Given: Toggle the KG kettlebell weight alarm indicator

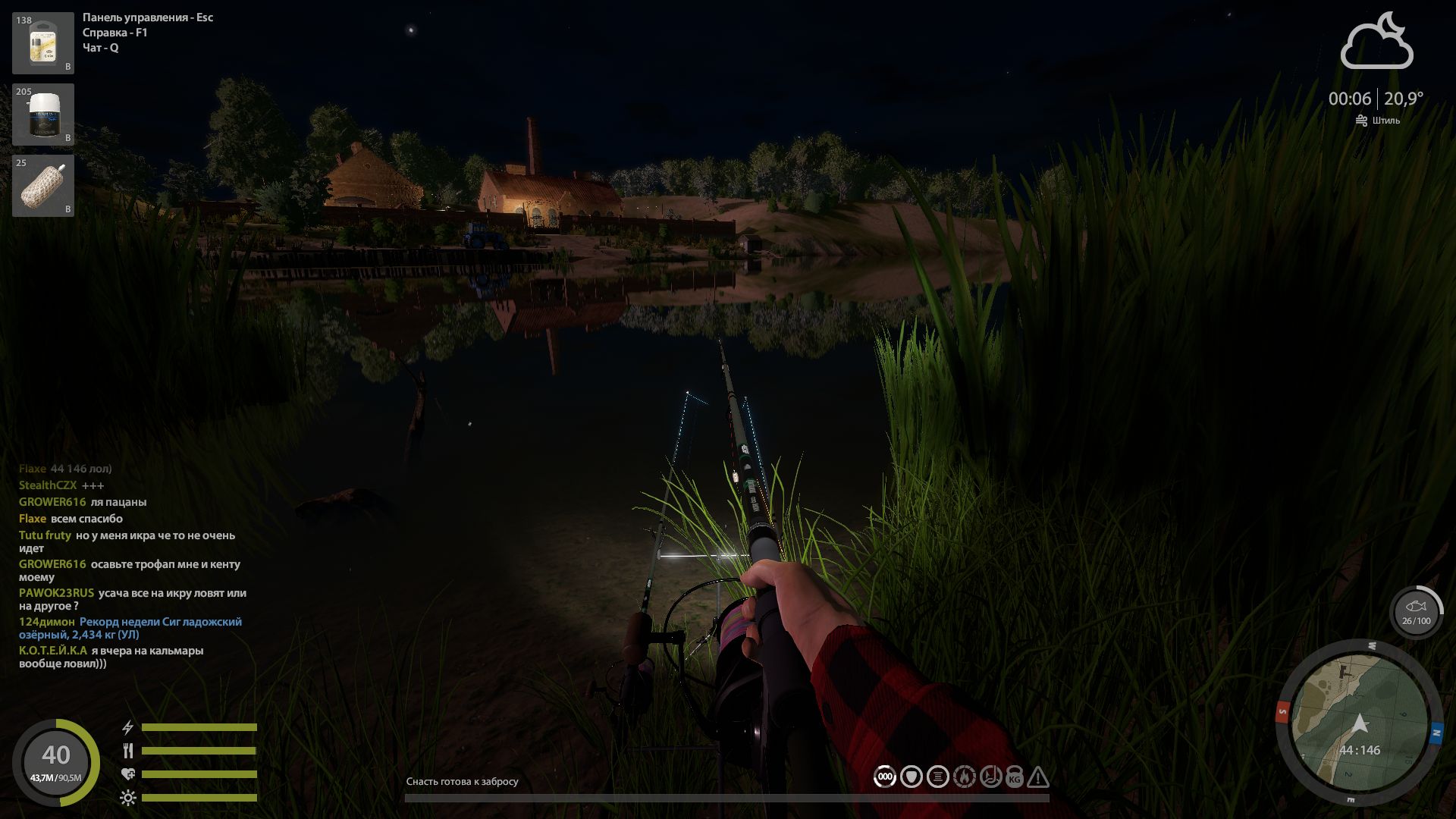Looking at the screenshot, I should pyautogui.click(x=1015, y=776).
